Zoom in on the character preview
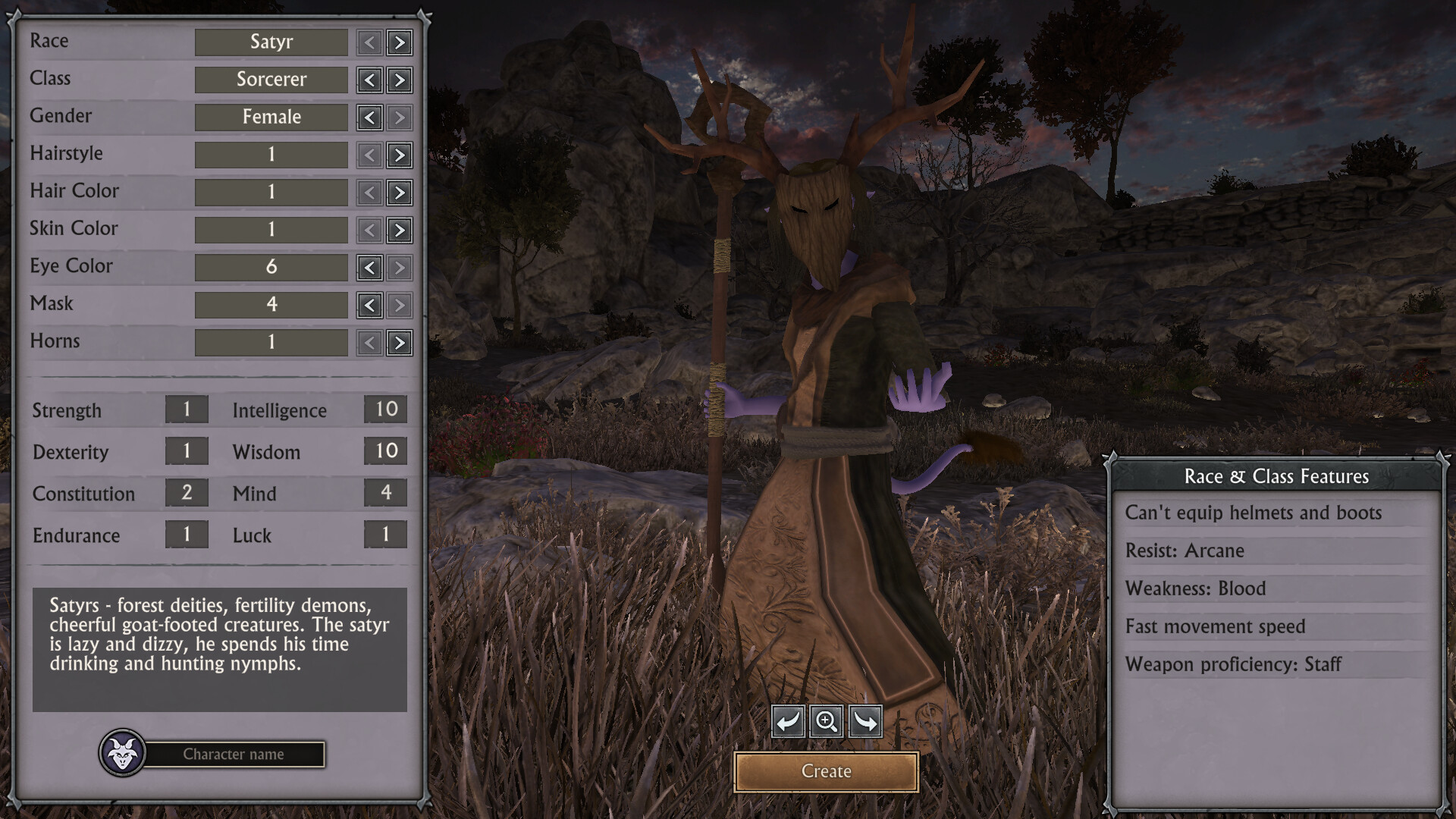The height and width of the screenshot is (819, 1456). (826, 721)
